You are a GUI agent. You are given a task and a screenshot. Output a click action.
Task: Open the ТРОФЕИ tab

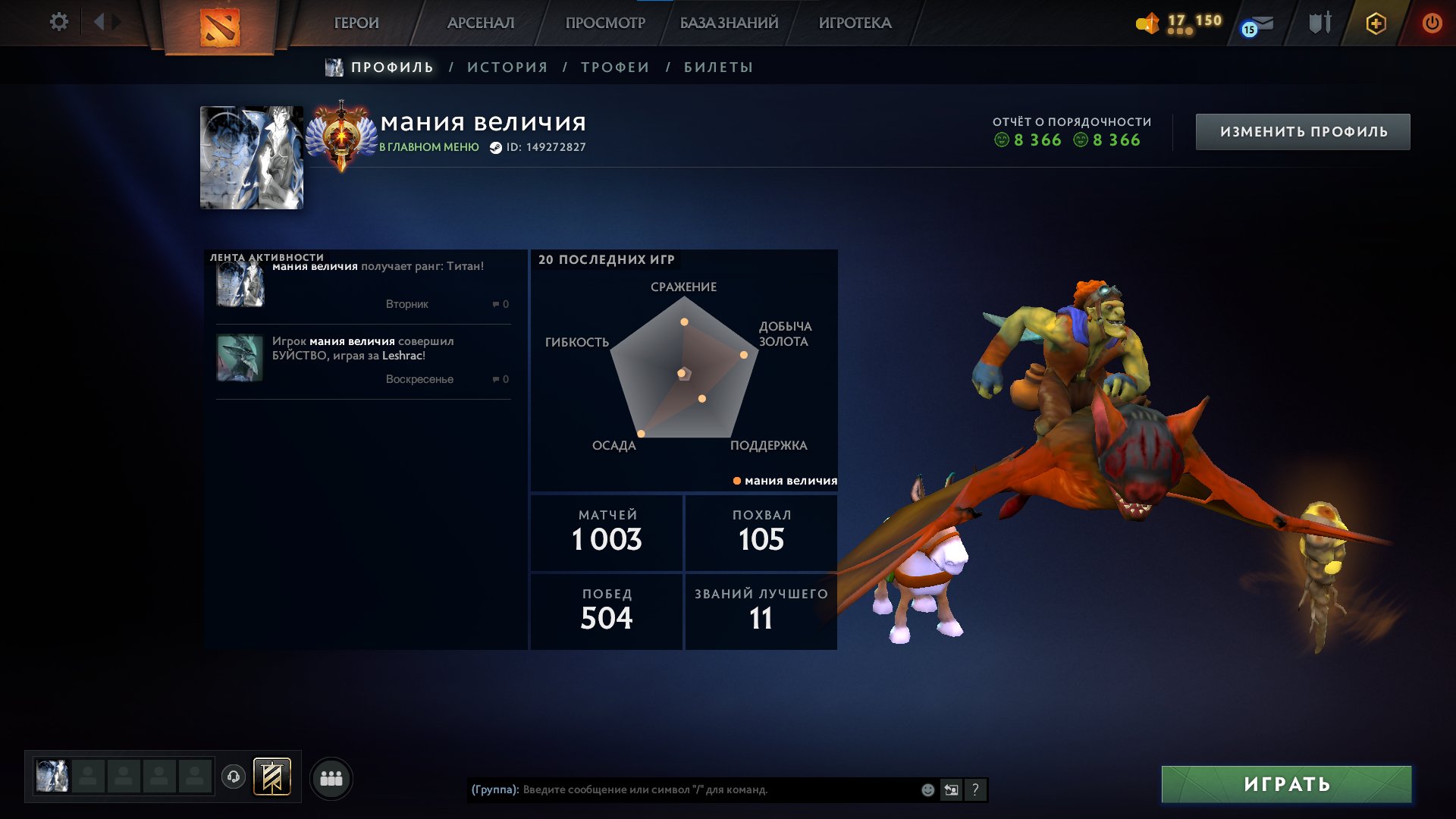[x=613, y=67]
